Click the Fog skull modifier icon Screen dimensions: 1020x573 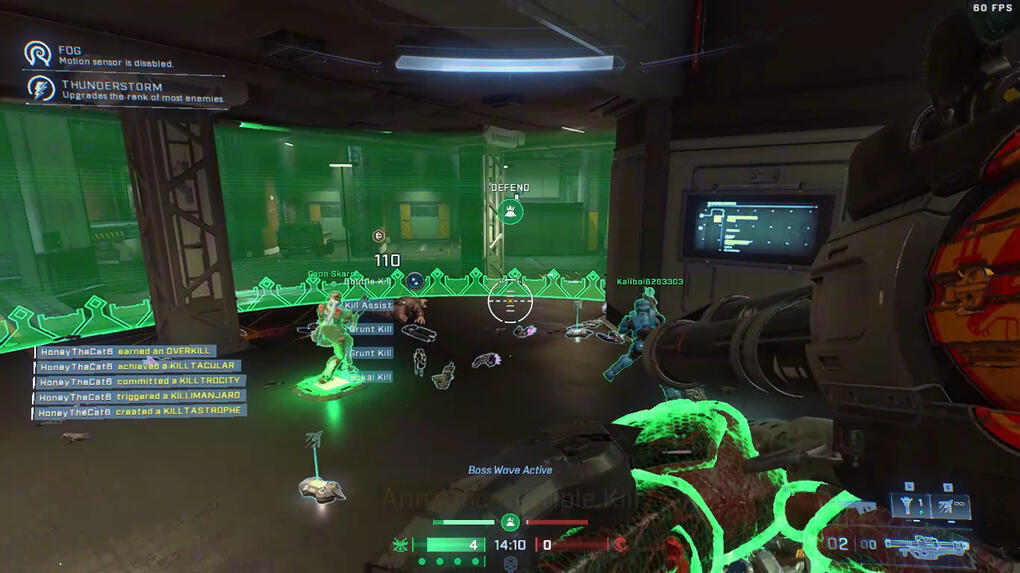click(39, 53)
